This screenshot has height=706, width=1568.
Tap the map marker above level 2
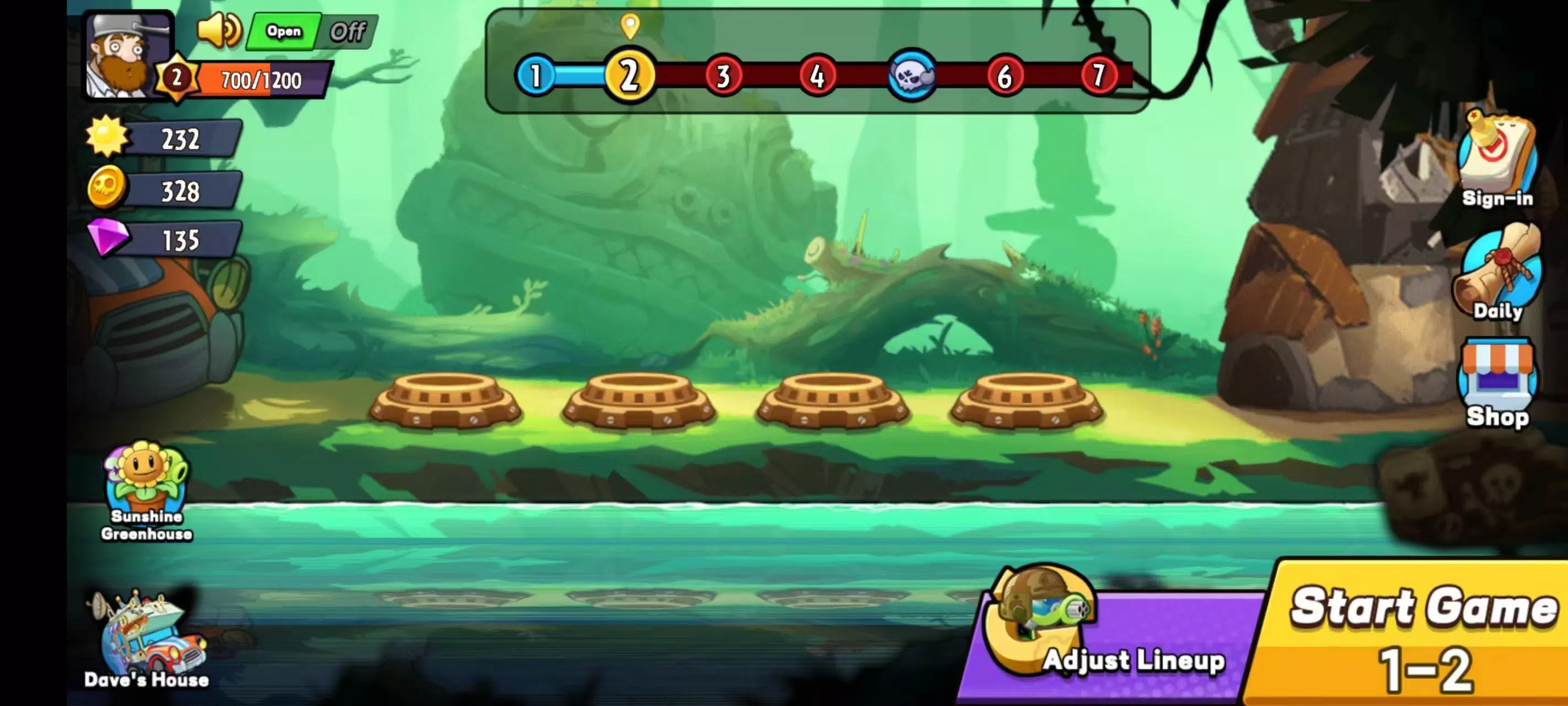[630, 28]
